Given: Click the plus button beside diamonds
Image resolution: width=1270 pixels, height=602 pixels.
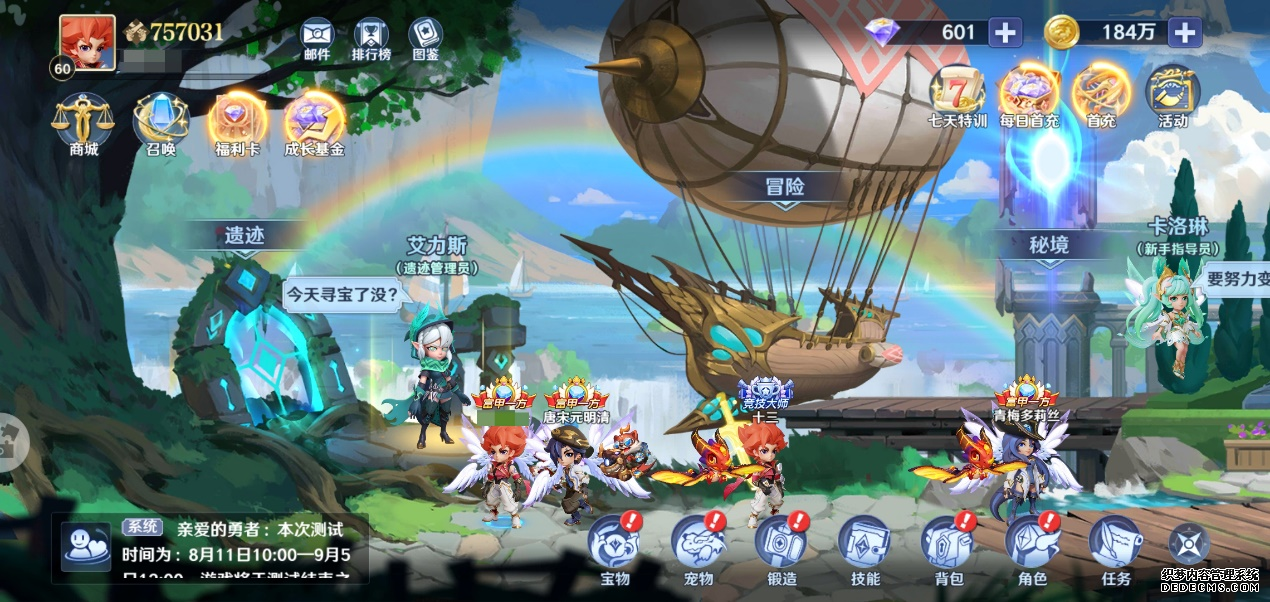Looking at the screenshot, I should pos(1005,32).
